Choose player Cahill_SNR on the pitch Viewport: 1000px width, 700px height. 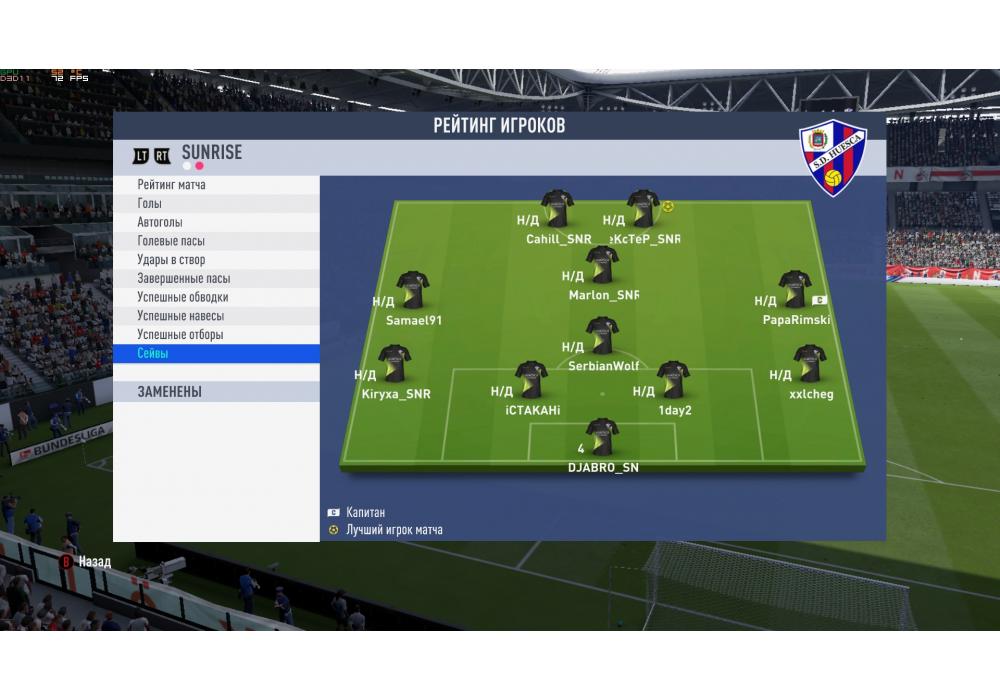pos(557,209)
